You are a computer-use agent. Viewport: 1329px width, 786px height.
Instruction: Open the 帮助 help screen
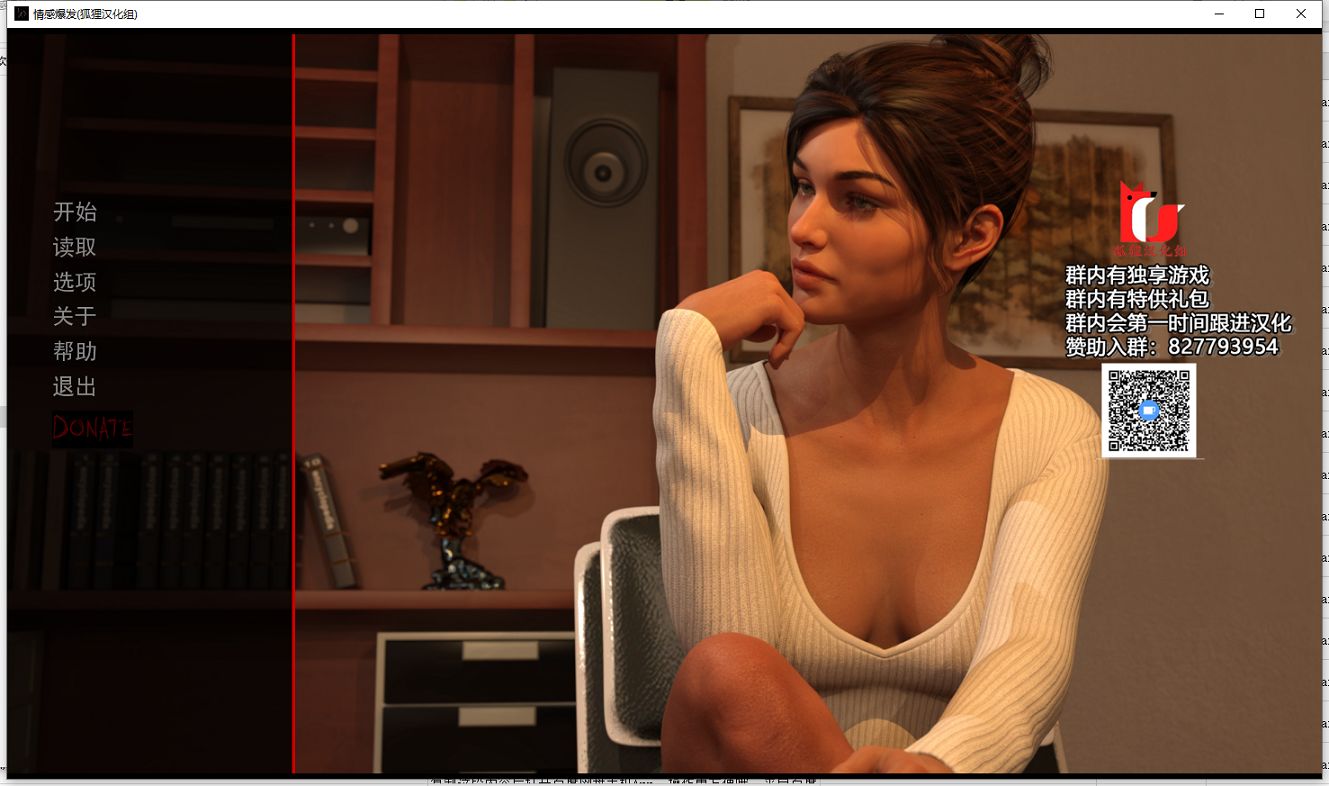[x=75, y=351]
